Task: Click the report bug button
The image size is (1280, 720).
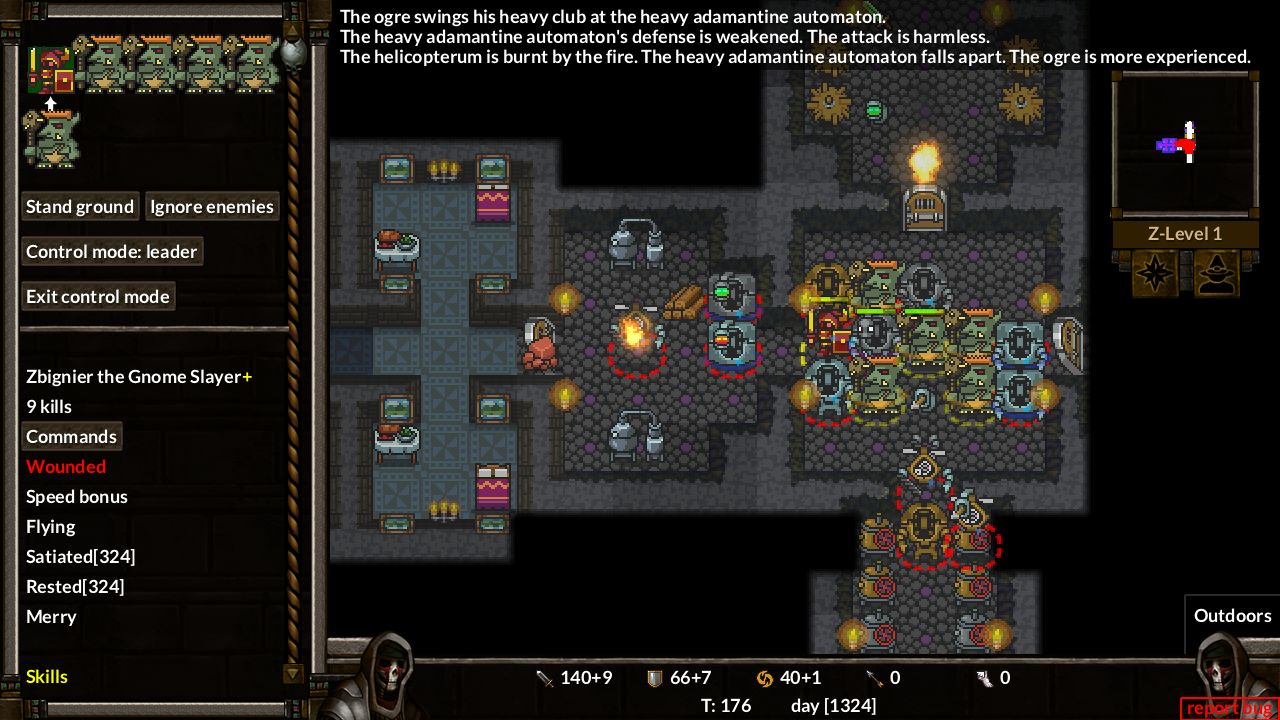Action: click(x=1228, y=708)
